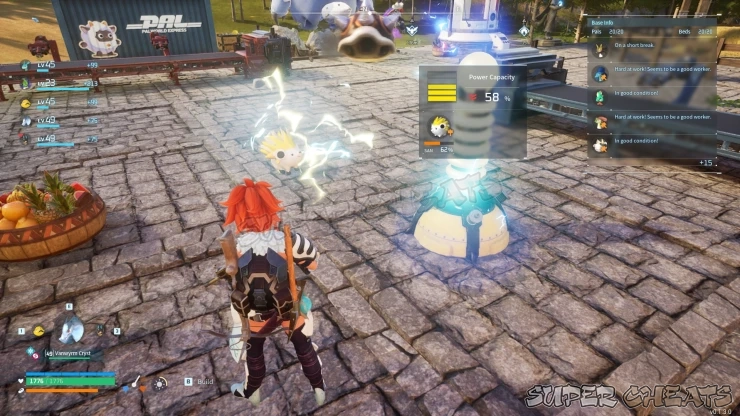Select the working pal portrait in Power Capacity panel
This screenshot has height=416, width=740.
(x=439, y=128)
